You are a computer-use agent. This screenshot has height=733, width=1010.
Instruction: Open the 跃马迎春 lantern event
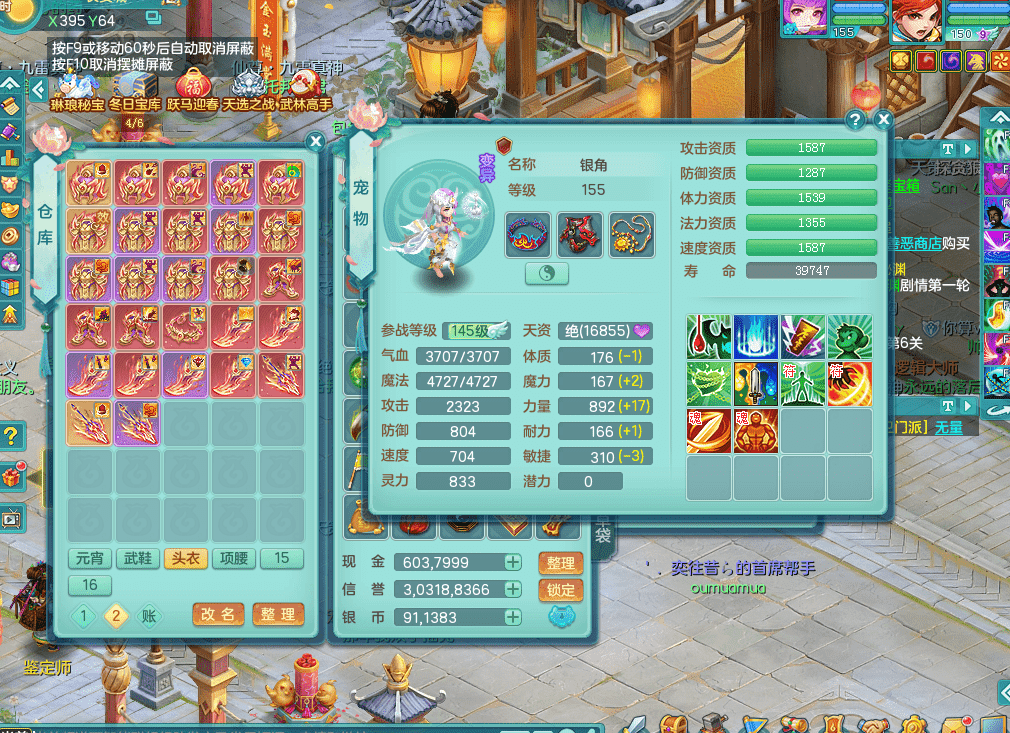click(x=193, y=84)
